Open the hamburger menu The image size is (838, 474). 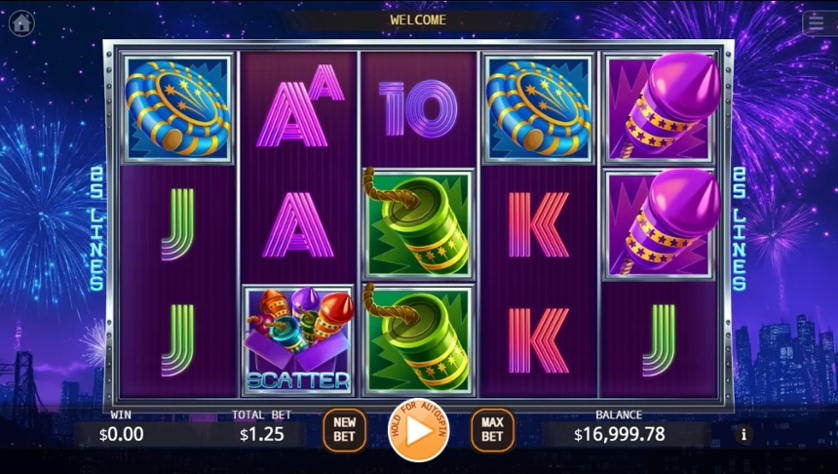(x=816, y=23)
